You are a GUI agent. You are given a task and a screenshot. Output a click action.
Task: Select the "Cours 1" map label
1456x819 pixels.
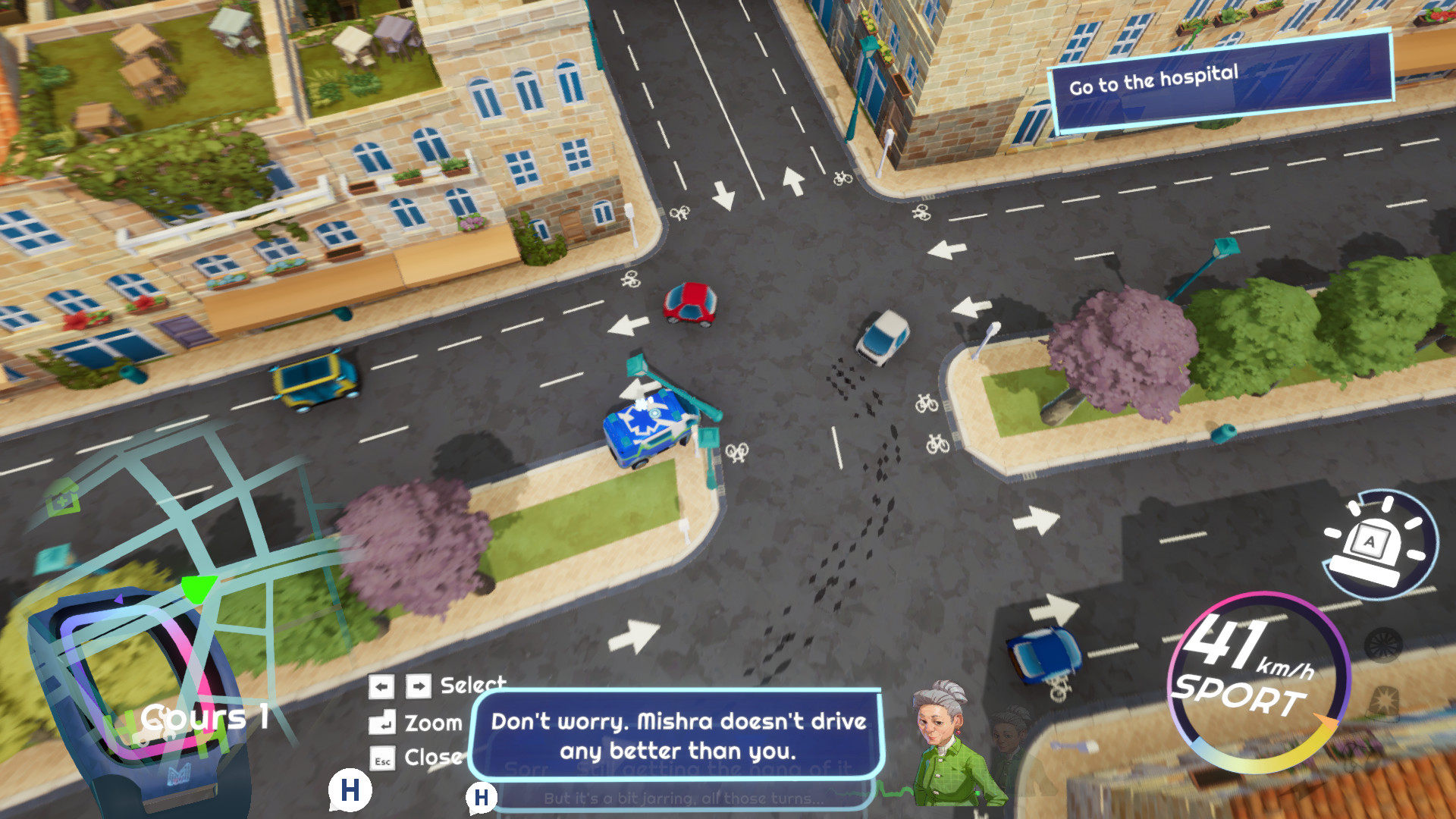(204, 717)
